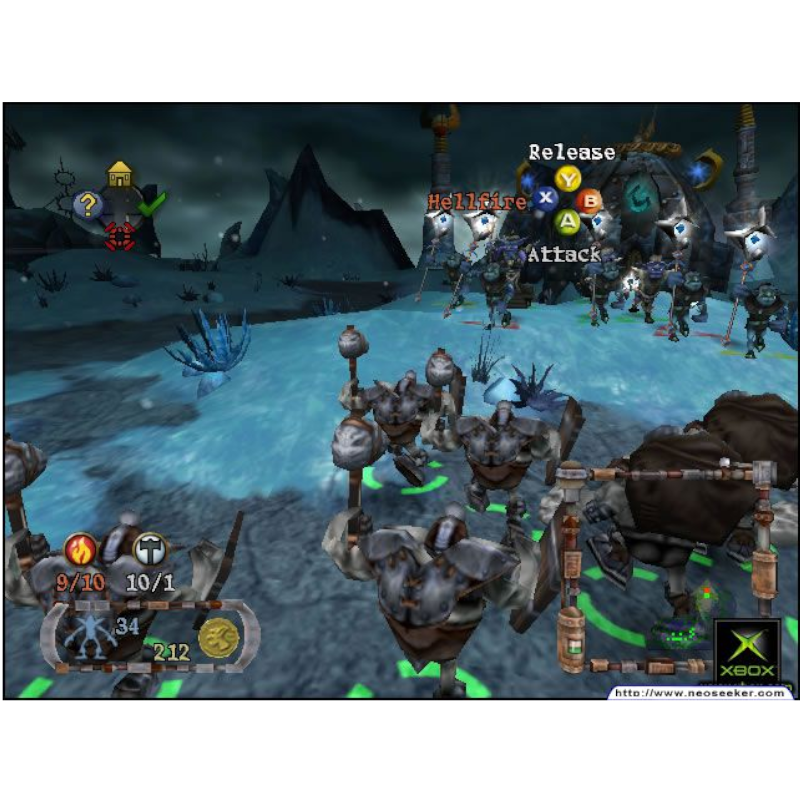Select the yellow house icon

tap(120, 175)
